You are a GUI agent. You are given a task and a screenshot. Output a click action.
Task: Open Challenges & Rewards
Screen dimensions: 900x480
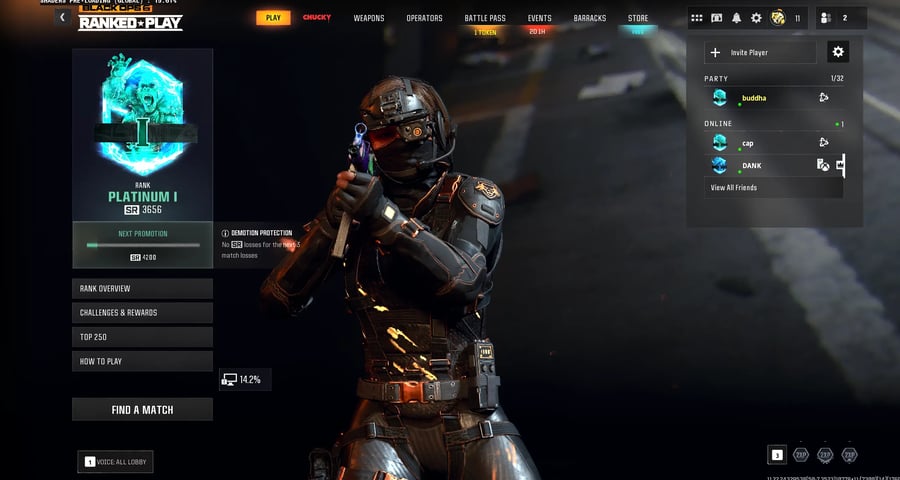pos(142,312)
